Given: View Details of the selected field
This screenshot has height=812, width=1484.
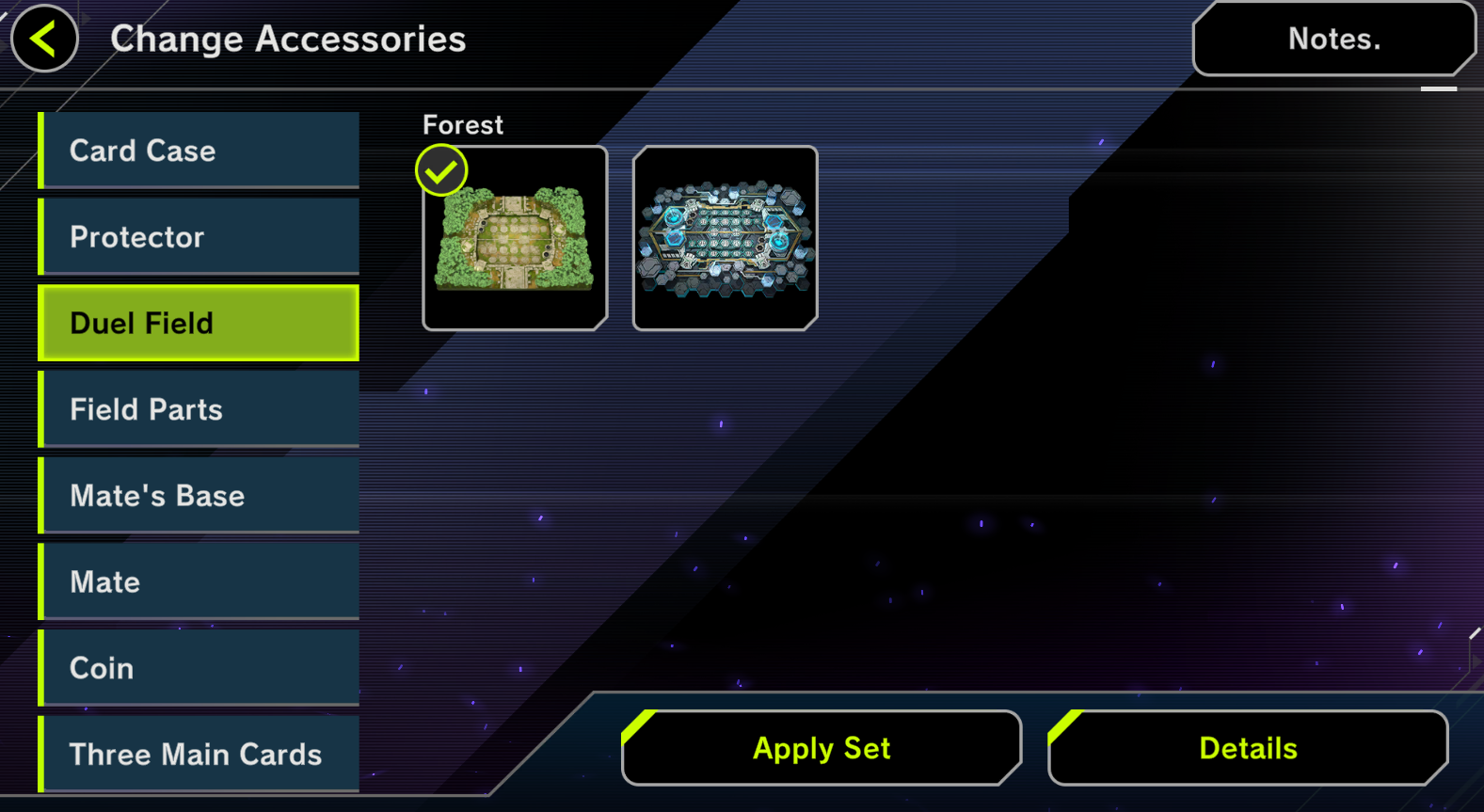Looking at the screenshot, I should click(1248, 748).
